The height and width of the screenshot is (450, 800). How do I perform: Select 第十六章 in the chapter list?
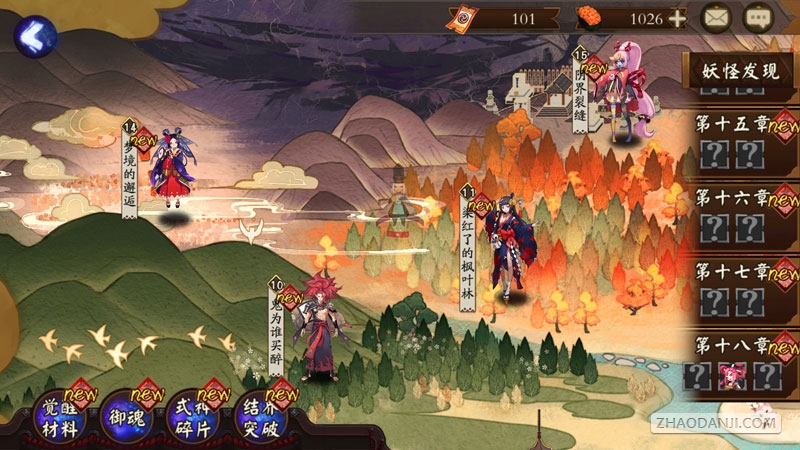click(733, 197)
